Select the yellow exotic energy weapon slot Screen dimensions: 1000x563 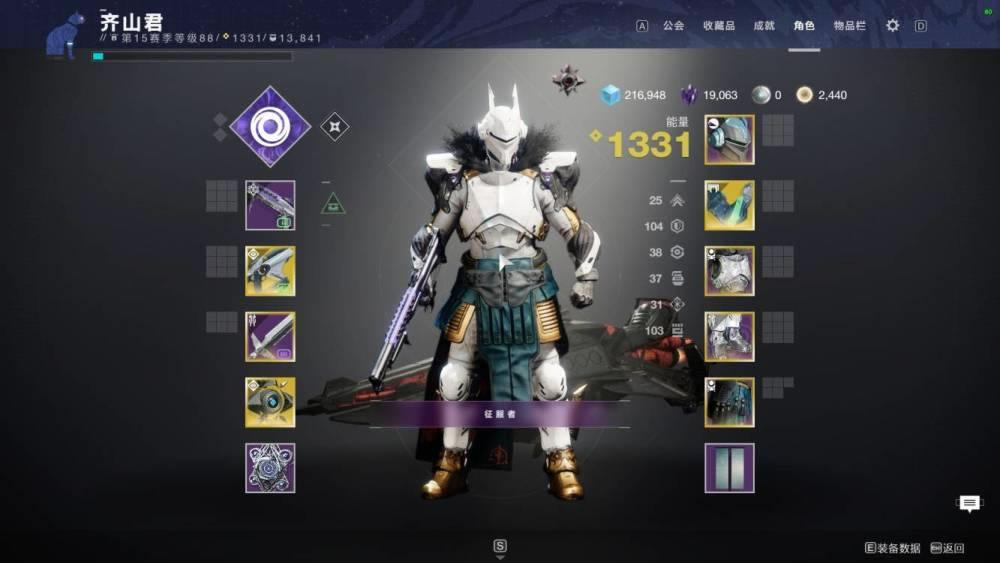270,271
